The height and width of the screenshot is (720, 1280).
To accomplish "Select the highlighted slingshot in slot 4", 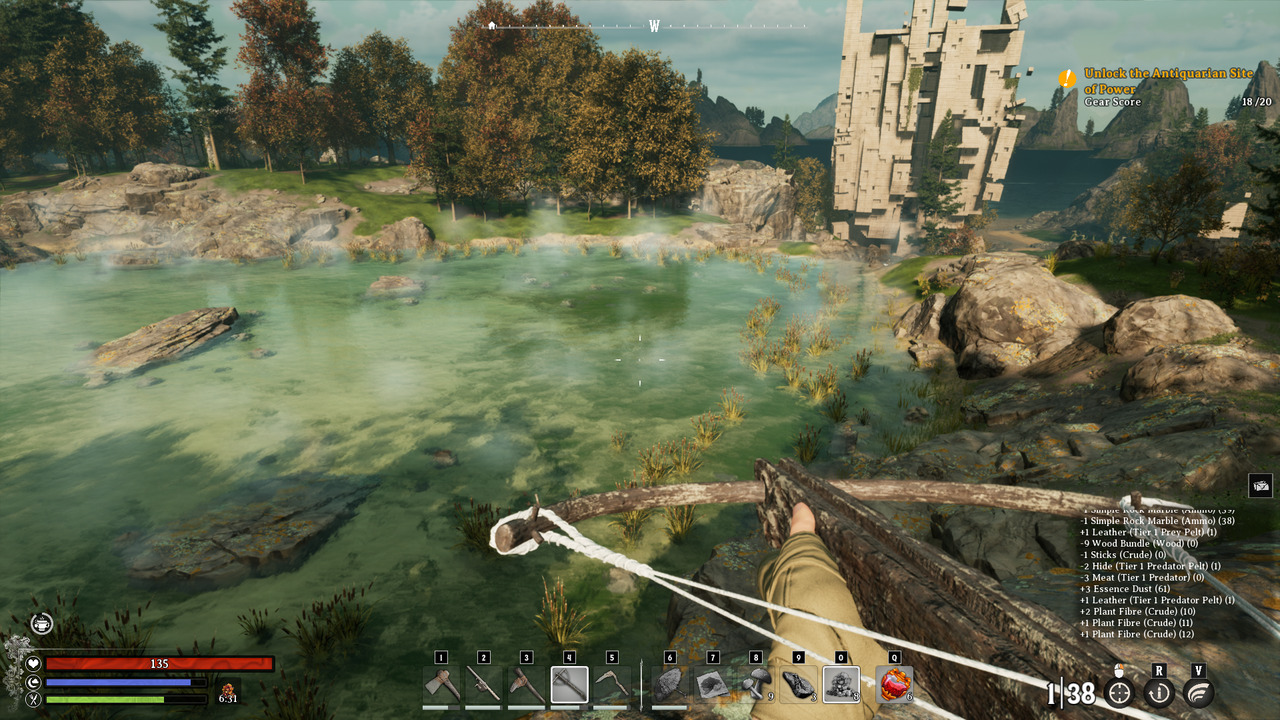I will coord(569,685).
